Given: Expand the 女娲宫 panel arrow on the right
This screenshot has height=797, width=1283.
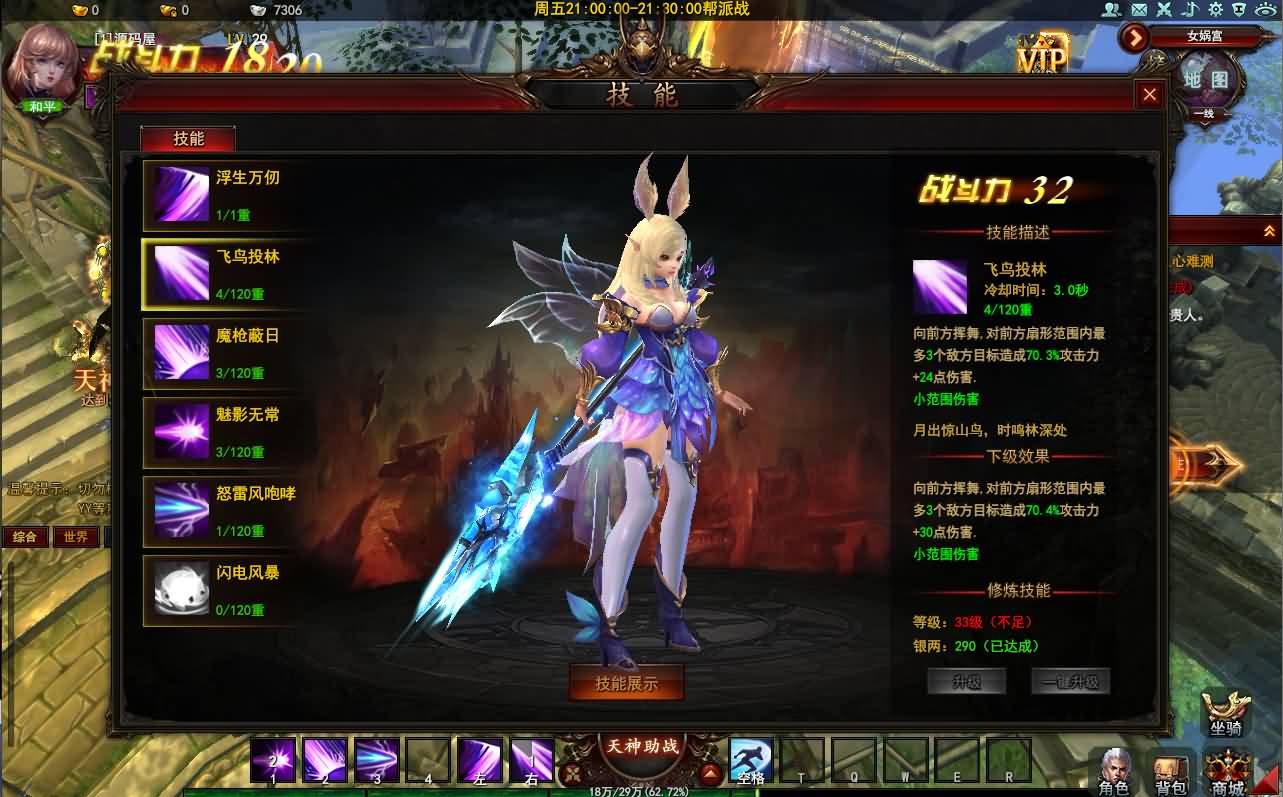Looking at the screenshot, I should click(1134, 38).
